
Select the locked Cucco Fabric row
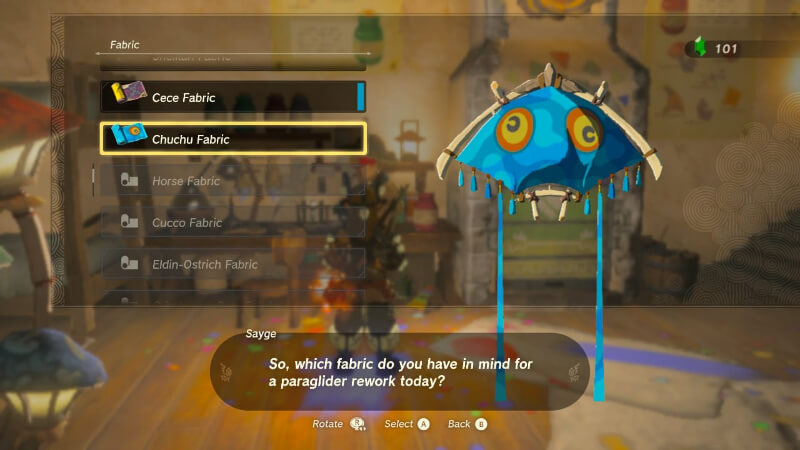[233, 223]
